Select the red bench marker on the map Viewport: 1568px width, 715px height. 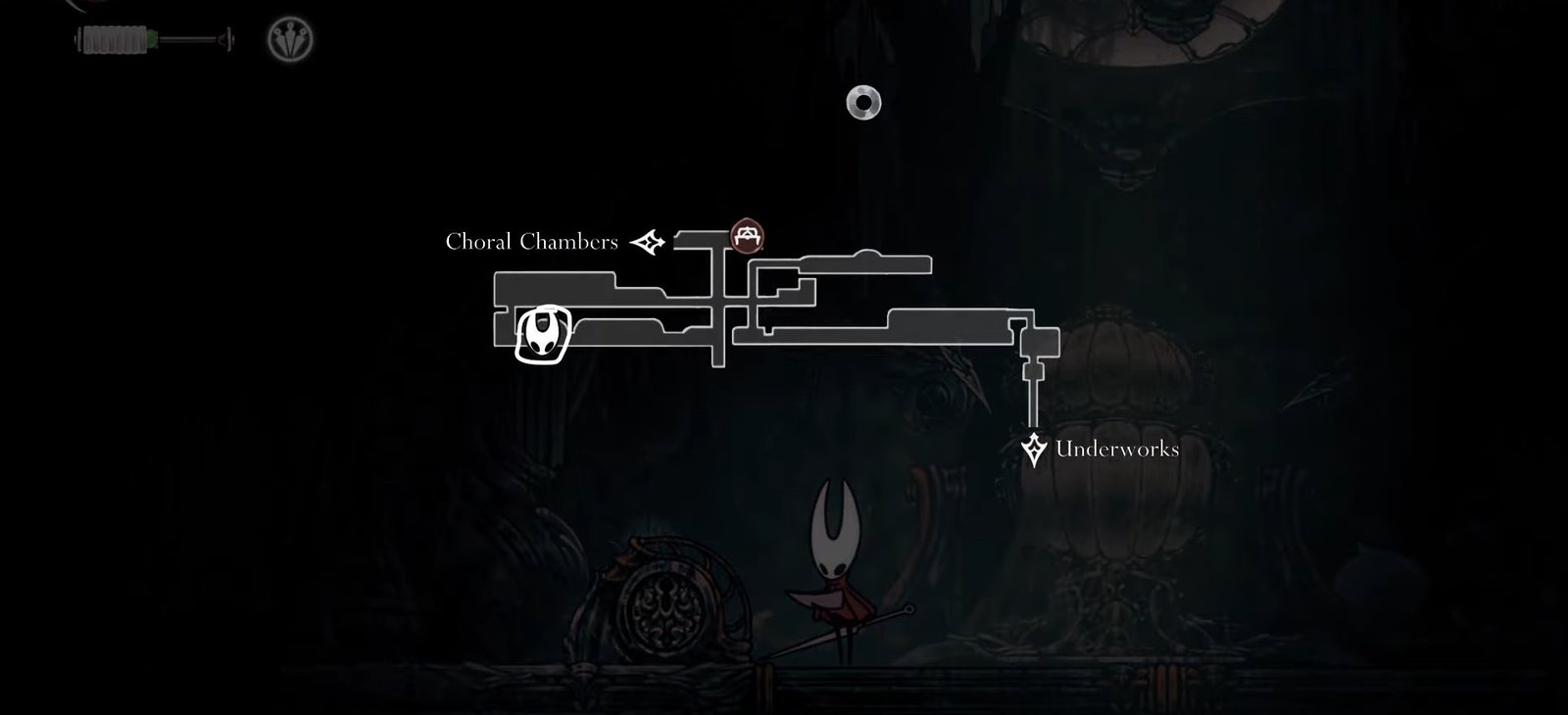tap(746, 234)
